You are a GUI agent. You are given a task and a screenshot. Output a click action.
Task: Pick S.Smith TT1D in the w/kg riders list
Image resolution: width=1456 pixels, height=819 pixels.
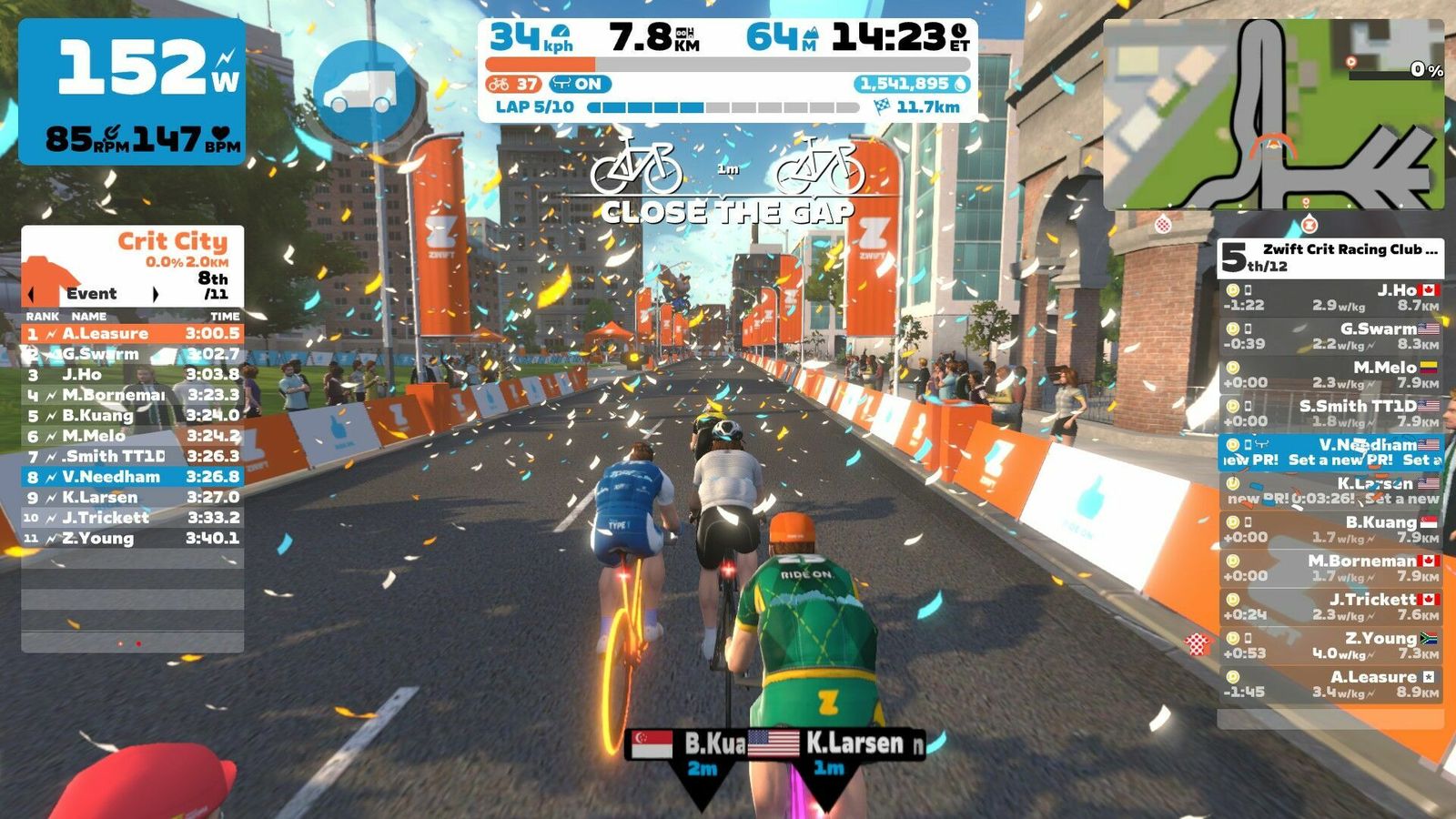tap(1330, 413)
